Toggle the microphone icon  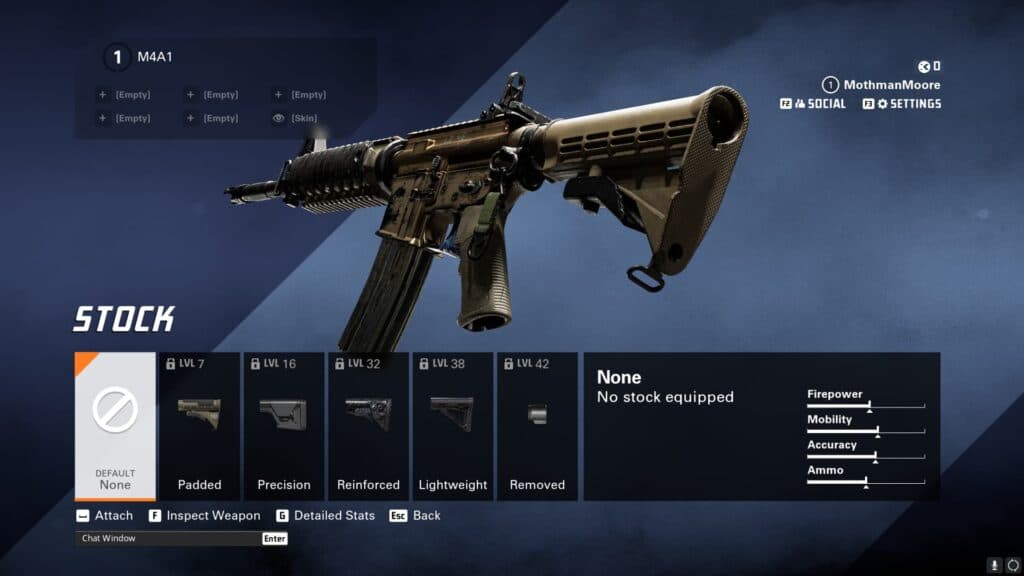[x=994, y=564]
